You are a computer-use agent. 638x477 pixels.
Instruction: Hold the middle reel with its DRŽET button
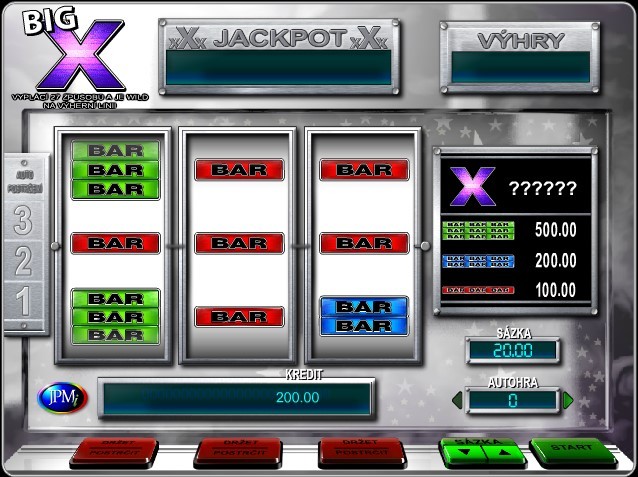[238, 451]
